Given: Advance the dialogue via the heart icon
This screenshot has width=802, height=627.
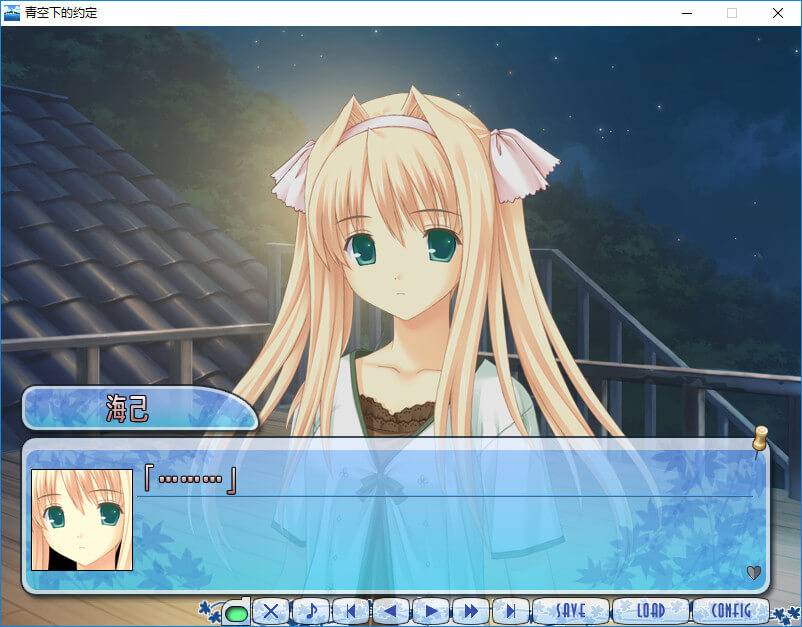Looking at the screenshot, I should 754,573.
